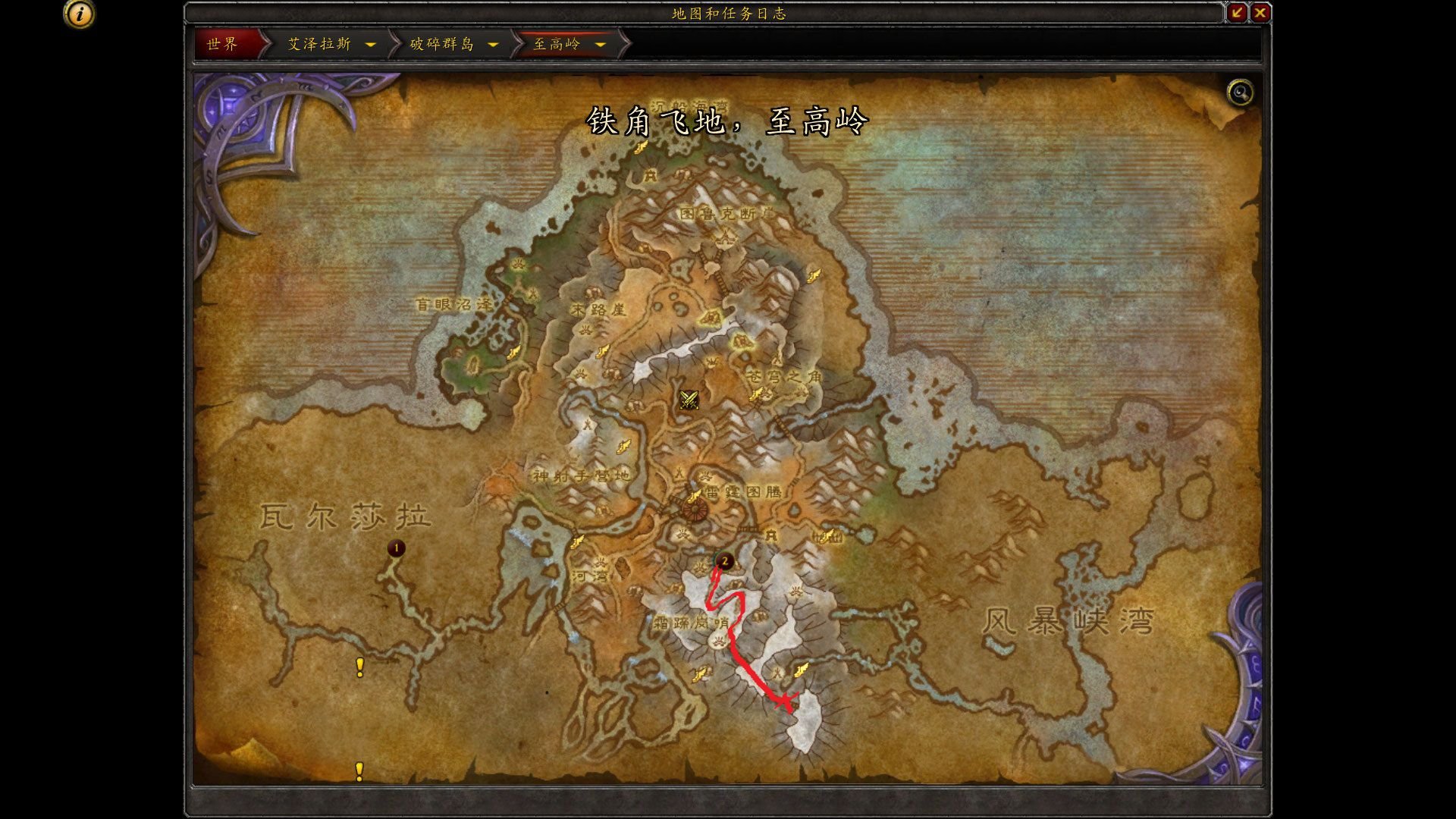Select quest marker number 1 on the map

pos(396,548)
